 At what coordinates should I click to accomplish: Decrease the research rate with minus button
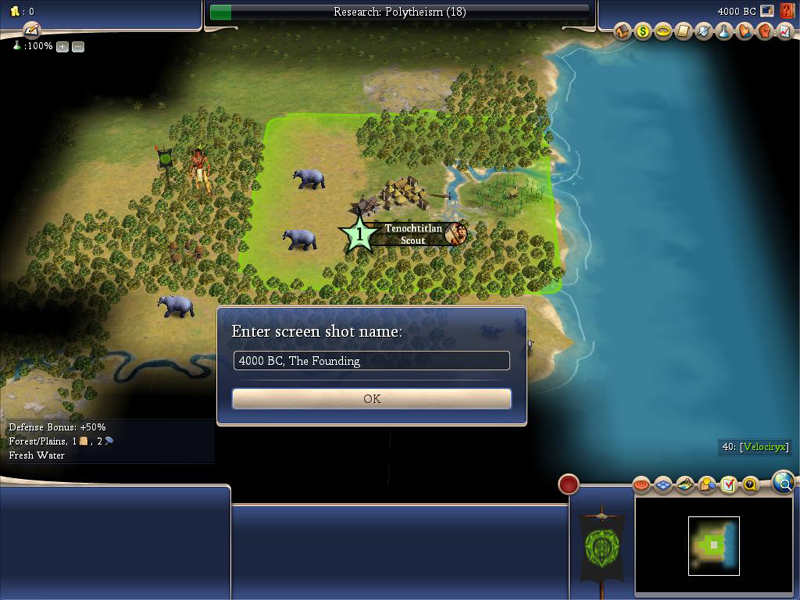78,47
